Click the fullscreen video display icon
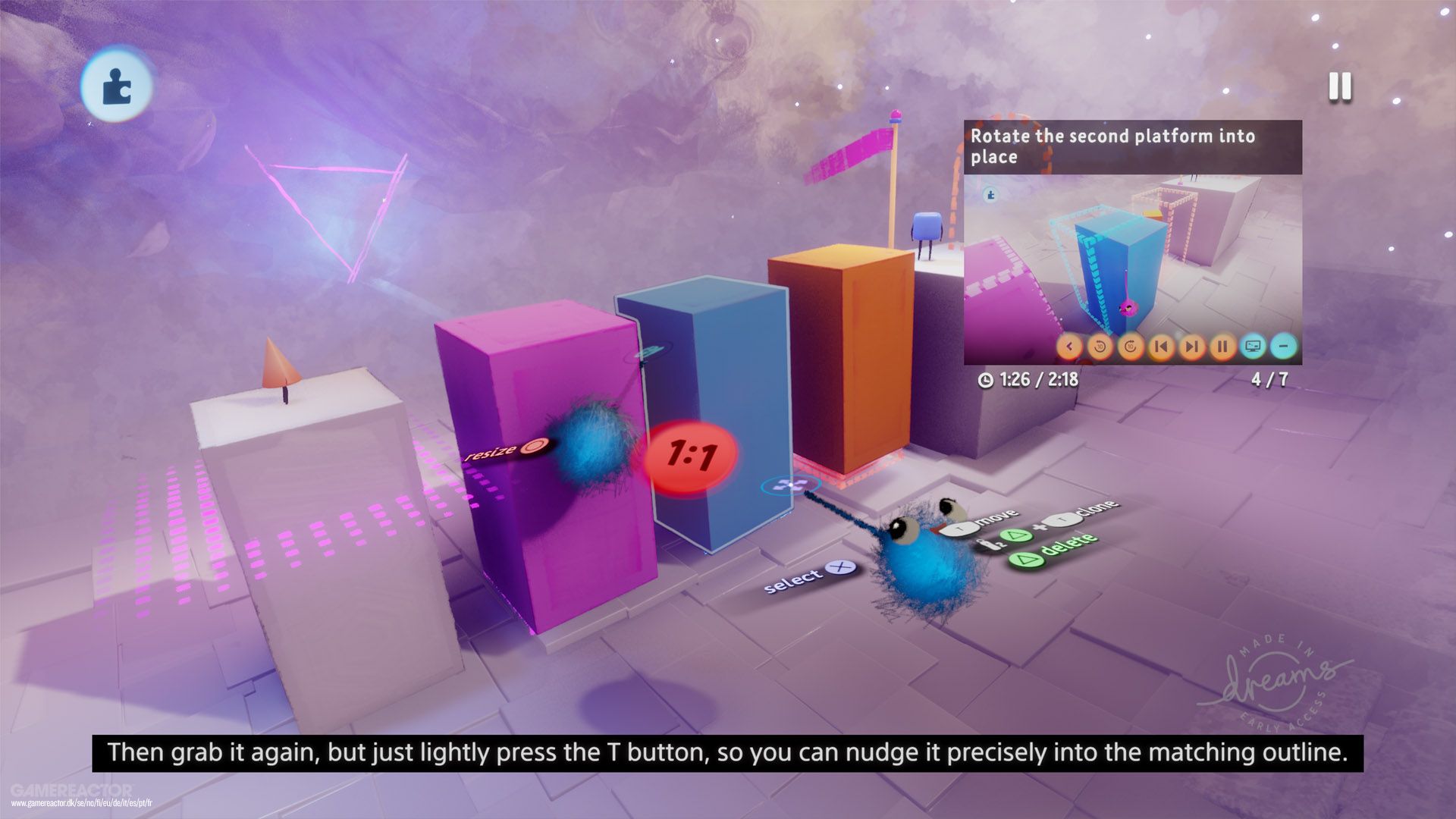 pos(1251,347)
